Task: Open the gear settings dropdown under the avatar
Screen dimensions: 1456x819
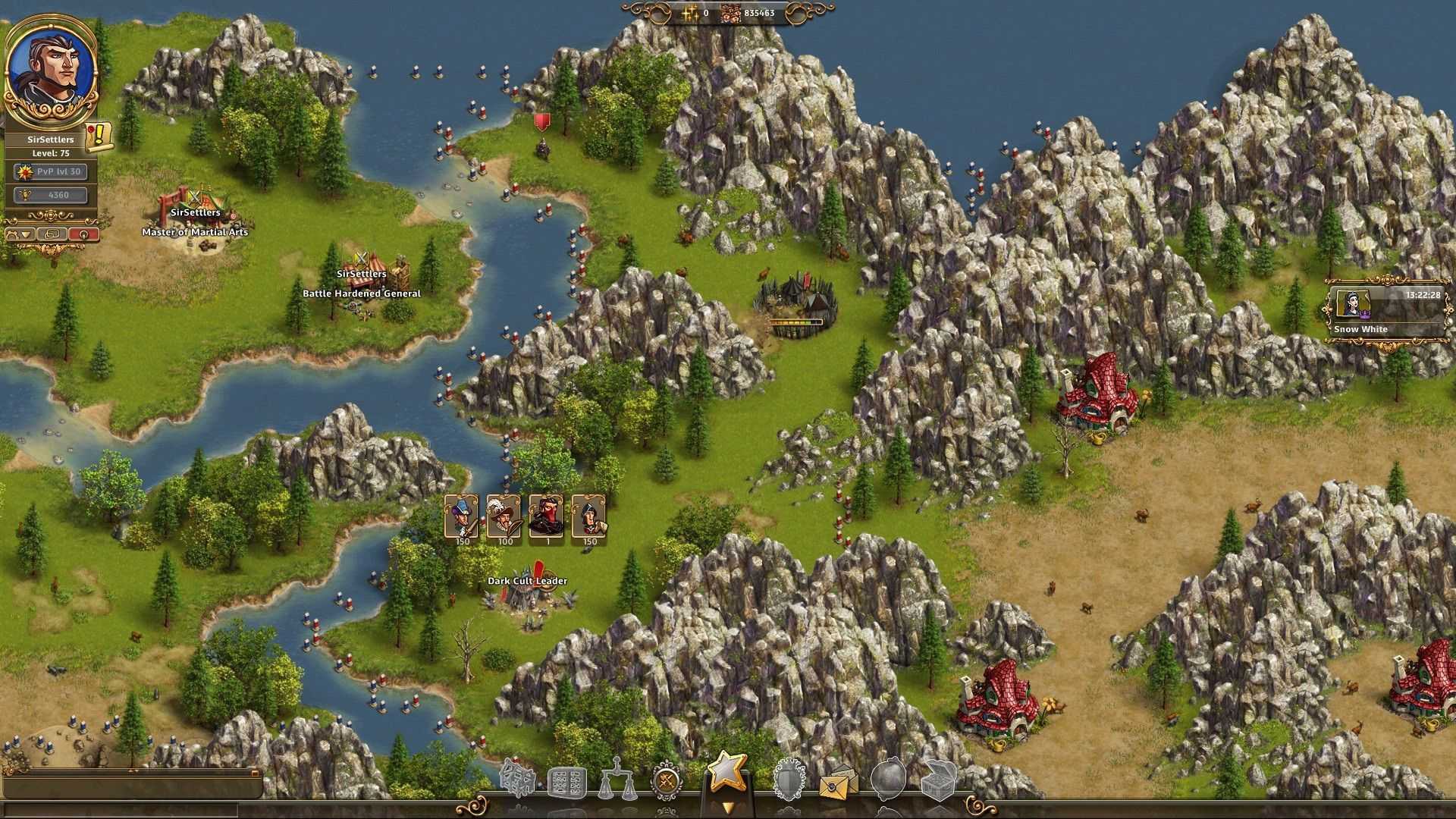Action: [19, 234]
